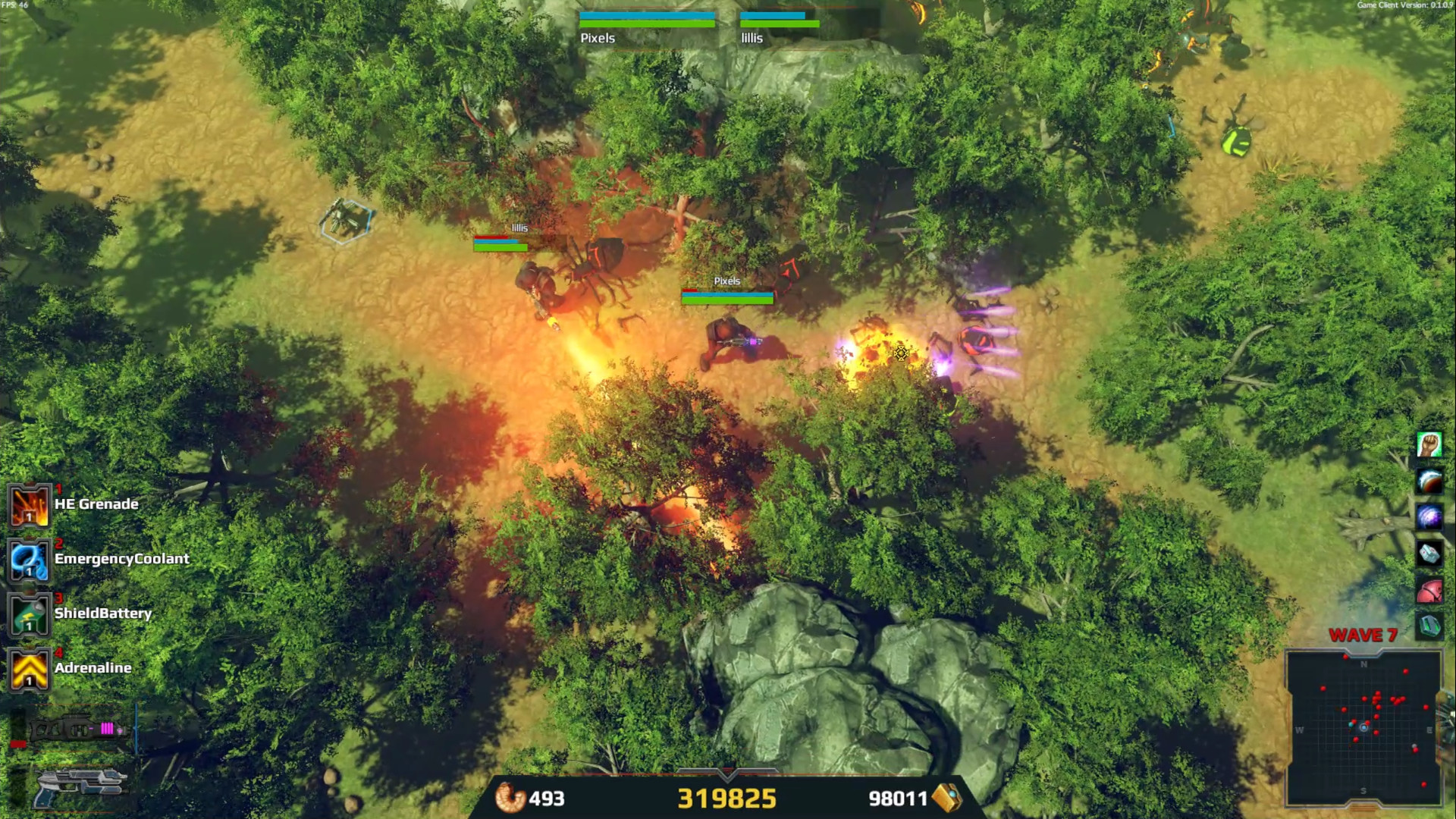
Task: Click the lillis player nameplate
Action: (x=752, y=38)
